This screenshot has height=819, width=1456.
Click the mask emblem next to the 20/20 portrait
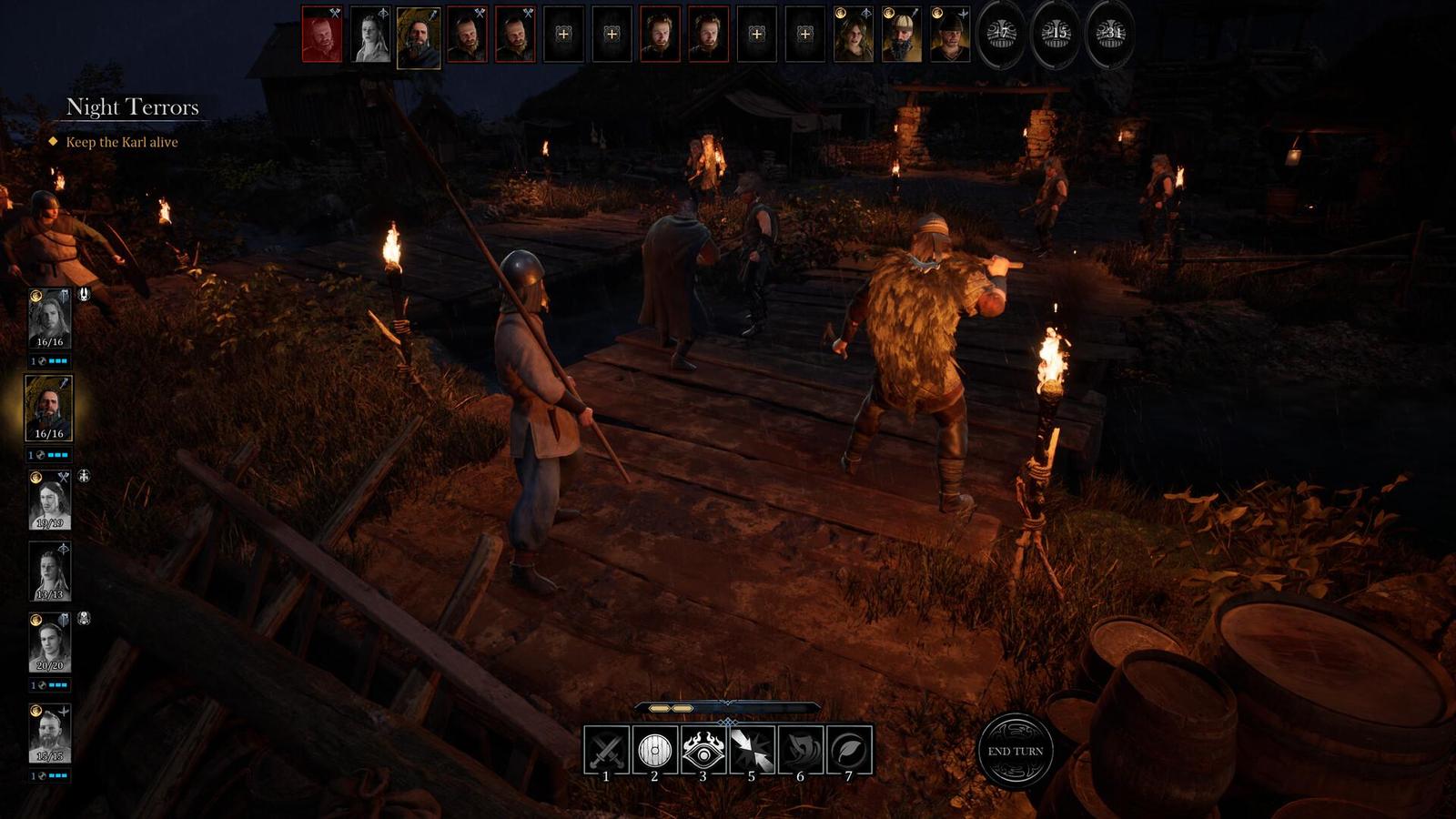[x=82, y=617]
